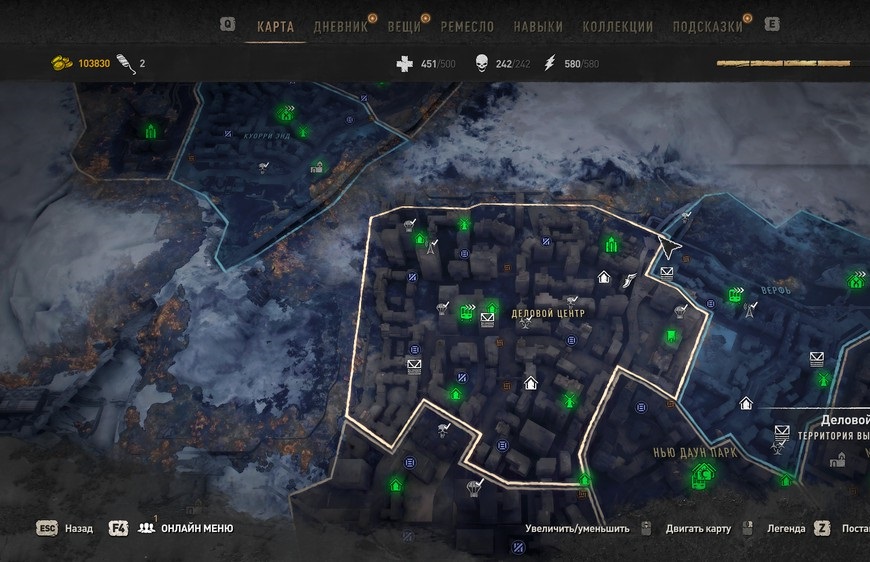The height and width of the screenshot is (562, 870).
Task: Open the Онлайн меню
Action: click(197, 528)
